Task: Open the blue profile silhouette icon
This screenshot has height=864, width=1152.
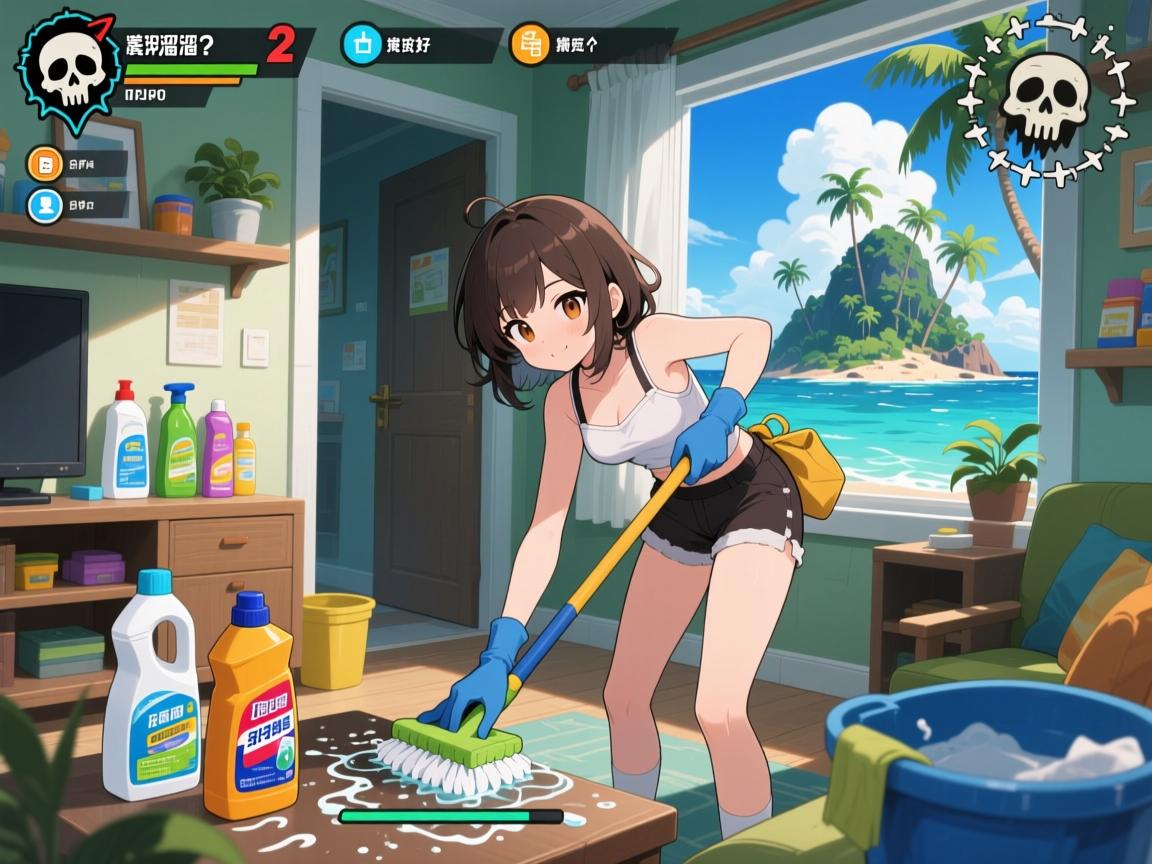Action: click(x=45, y=205)
